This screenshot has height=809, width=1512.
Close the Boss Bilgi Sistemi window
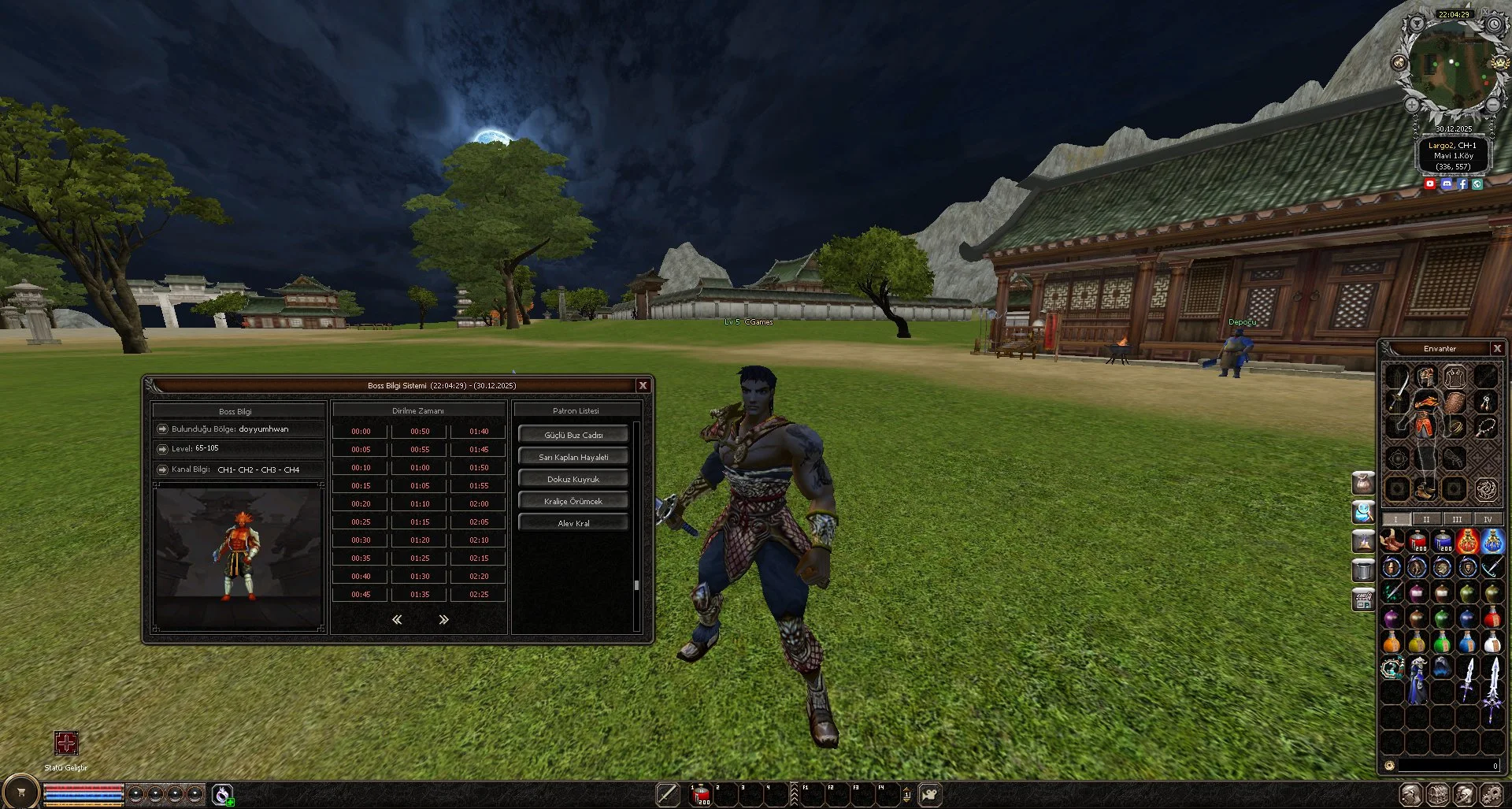point(643,385)
